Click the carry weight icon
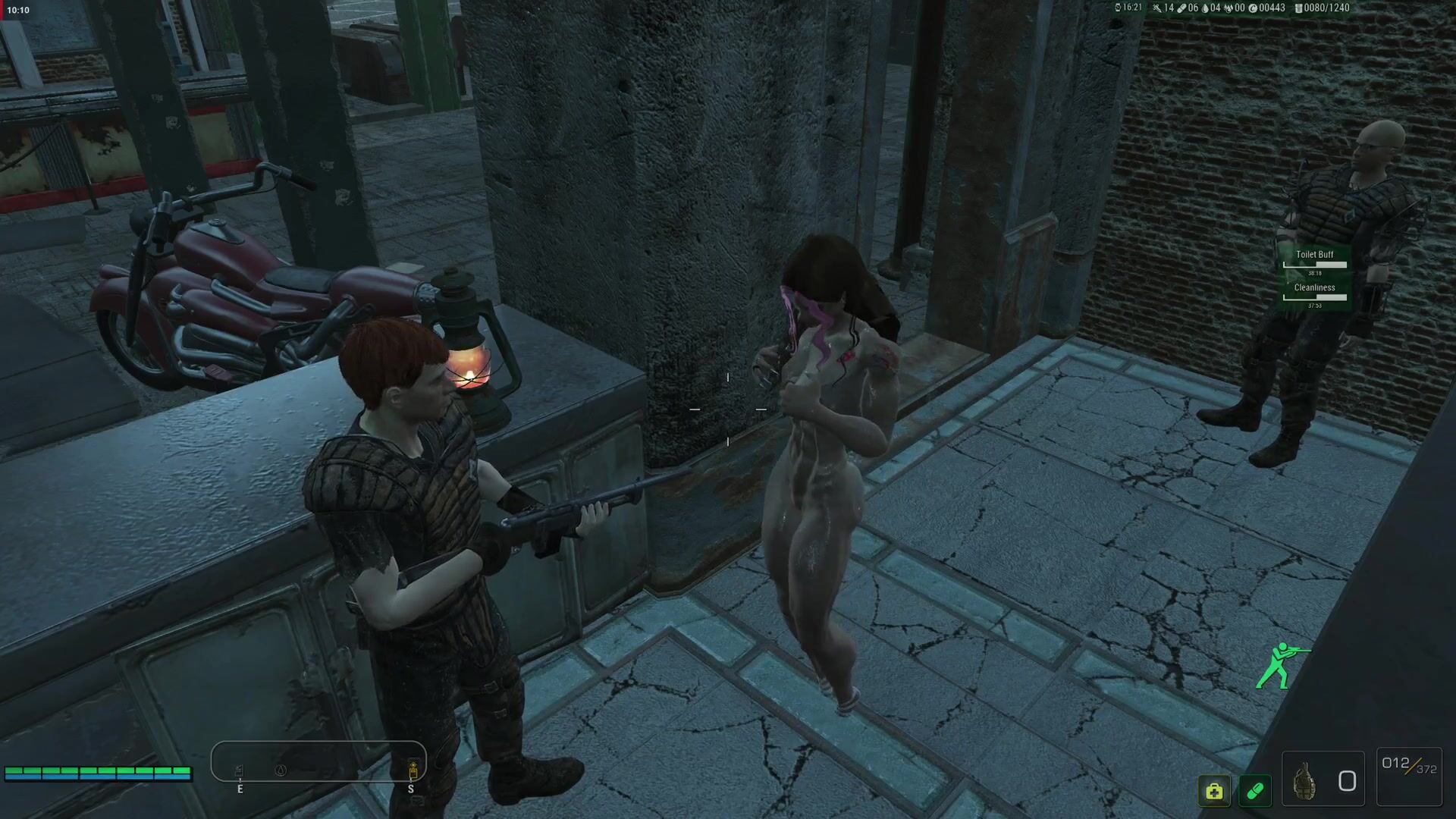 (1298, 8)
